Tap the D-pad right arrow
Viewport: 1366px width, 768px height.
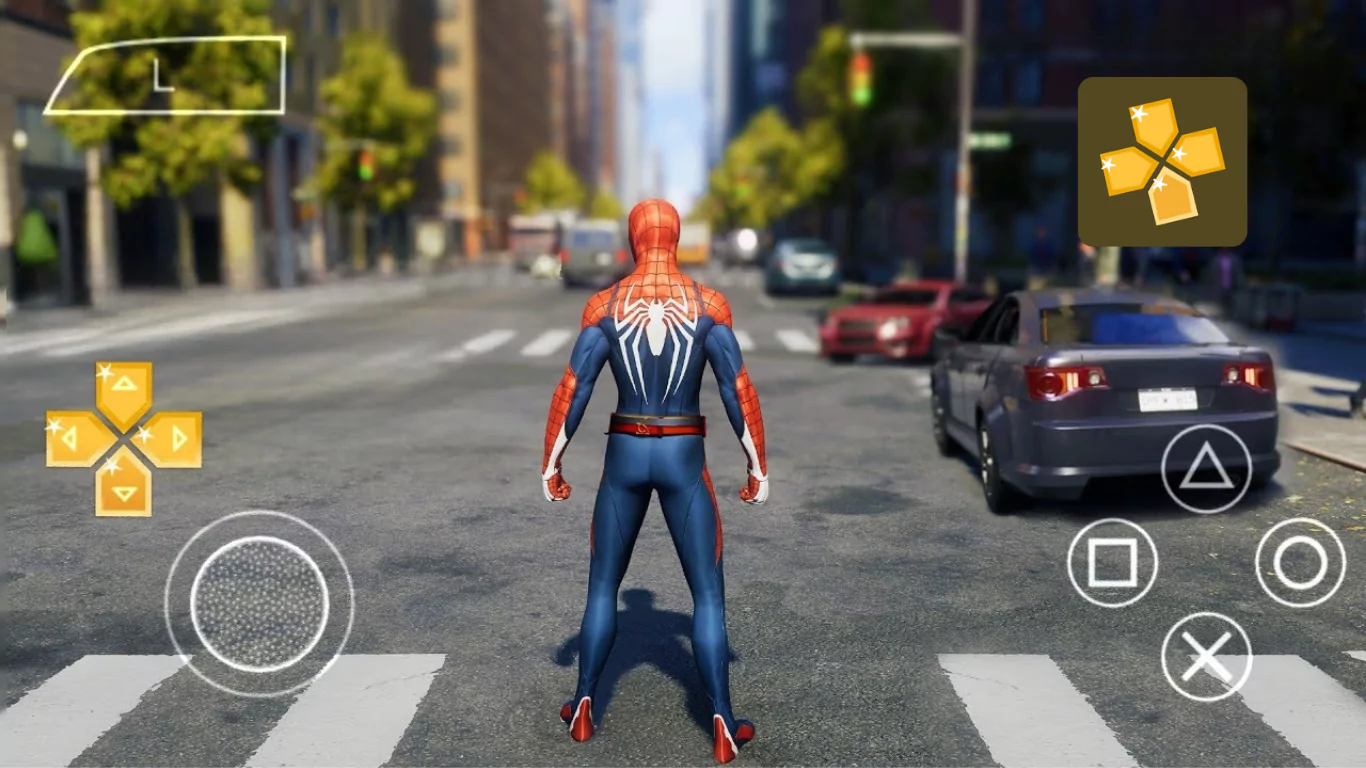coord(174,438)
